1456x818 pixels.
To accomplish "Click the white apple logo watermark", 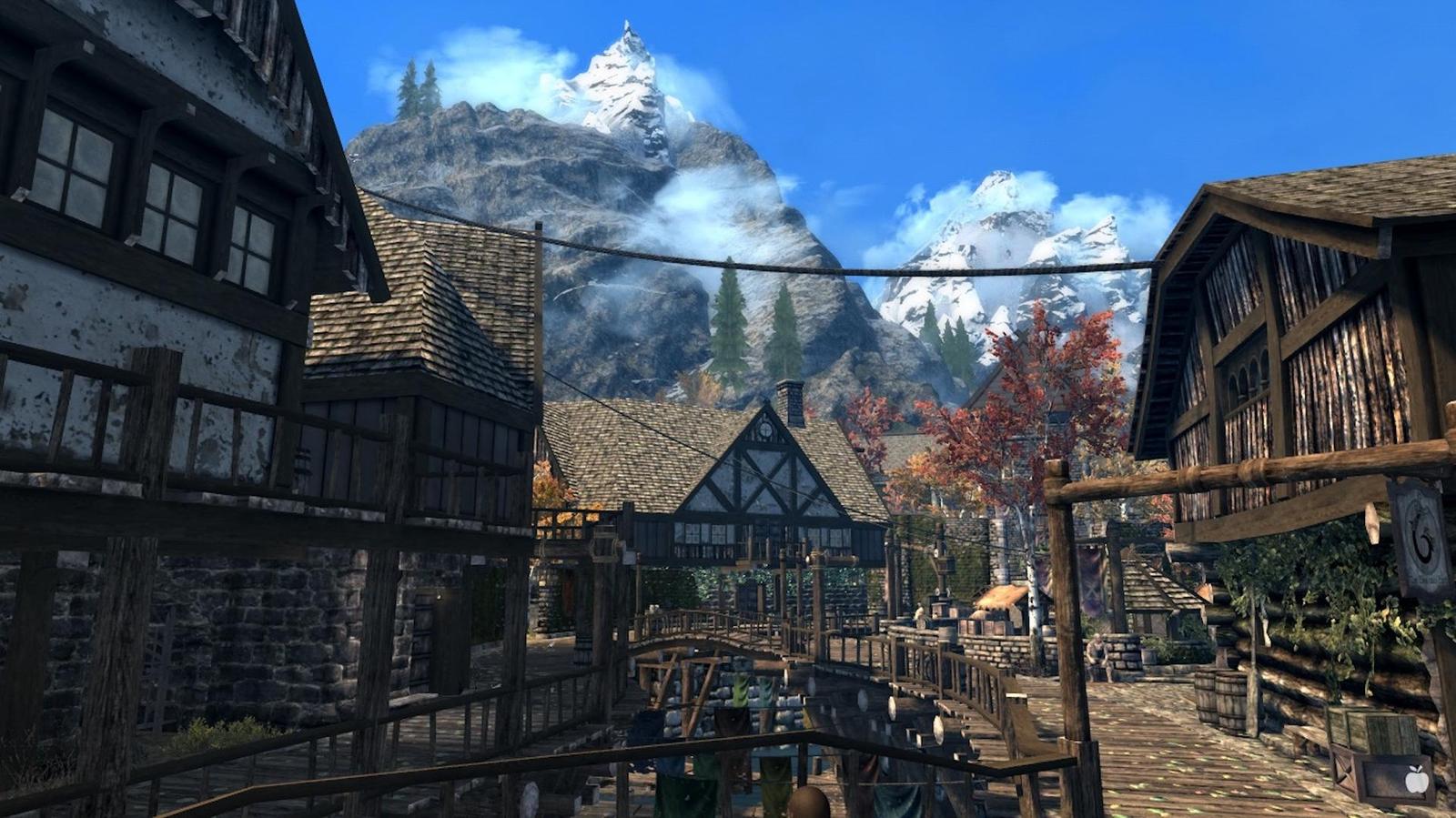I will tap(1416, 779).
